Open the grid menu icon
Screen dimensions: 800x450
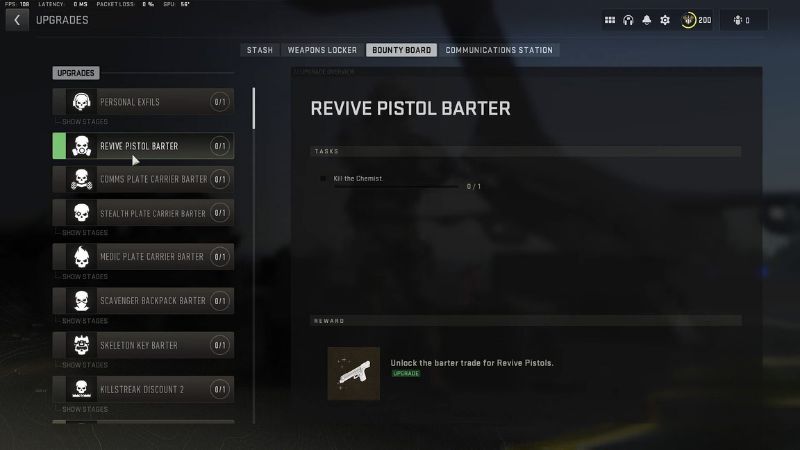click(610, 20)
